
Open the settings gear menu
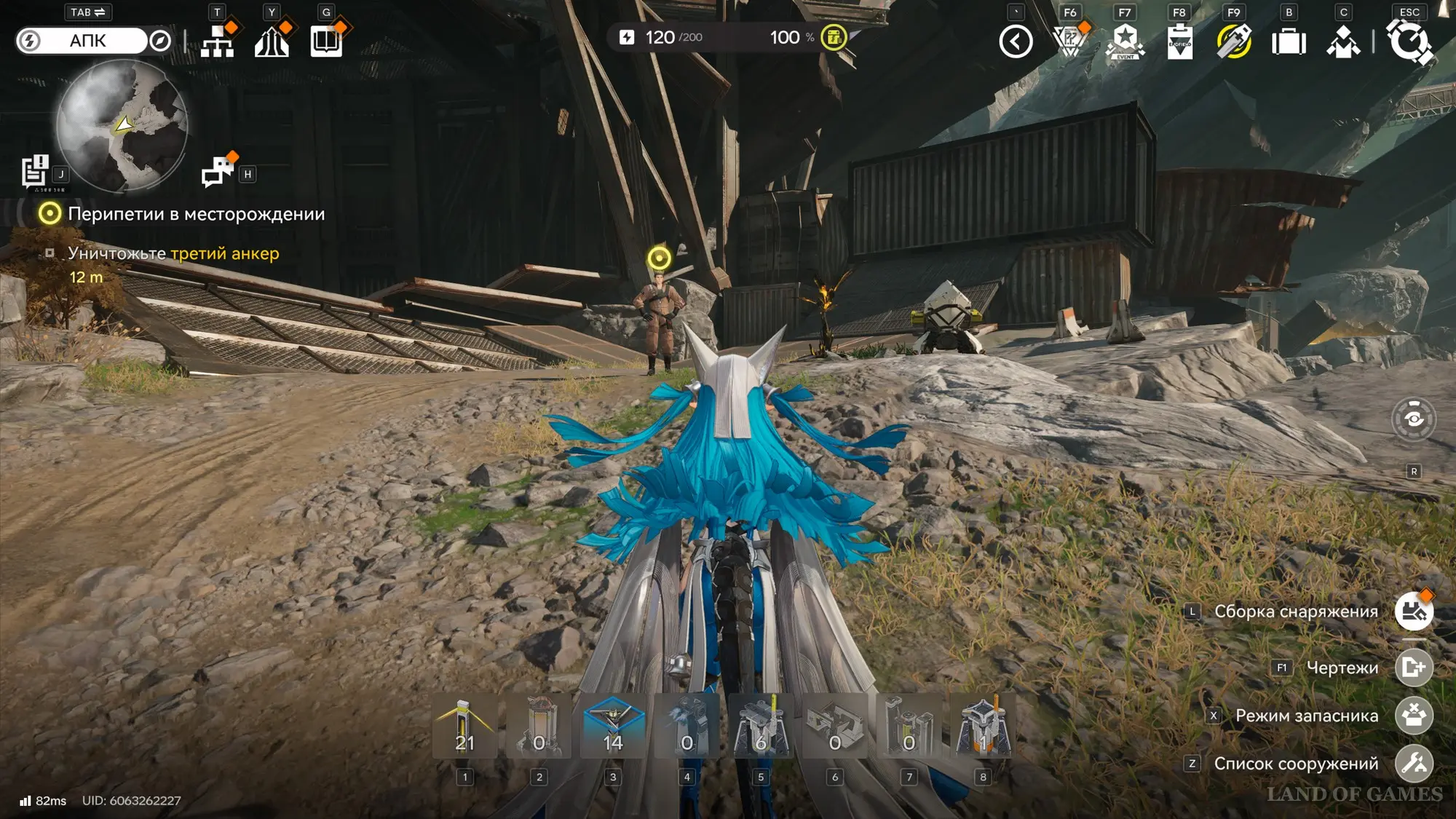[1410, 41]
